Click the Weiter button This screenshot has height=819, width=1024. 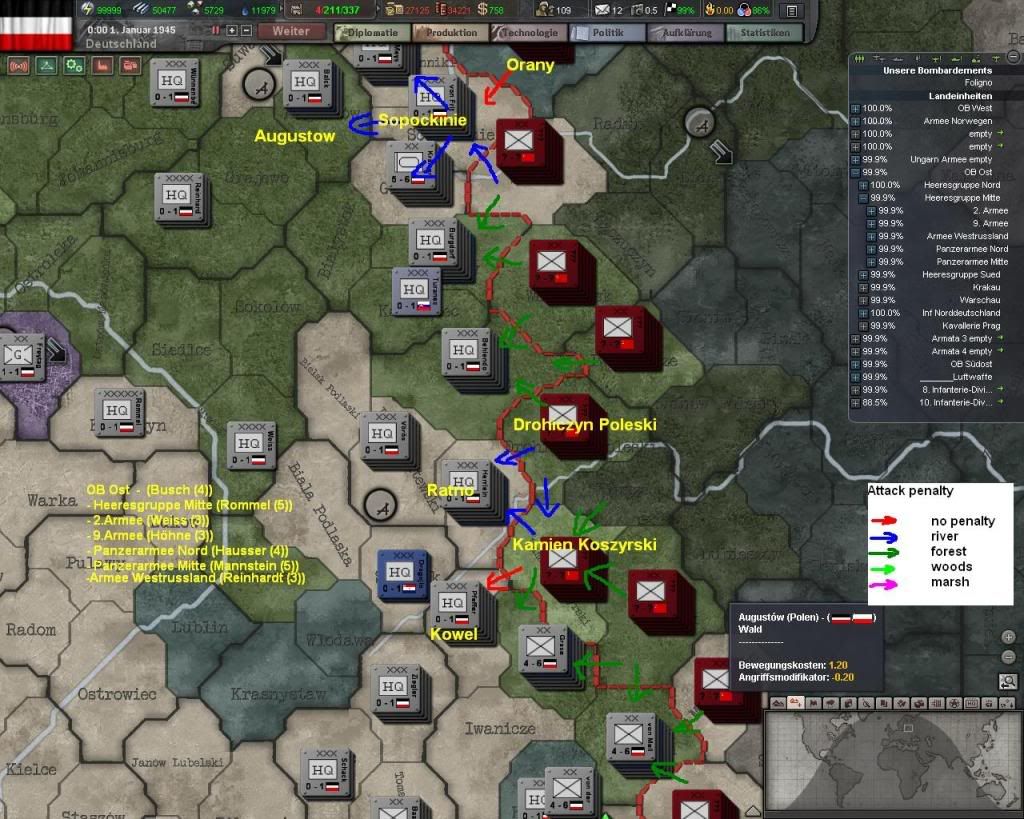pos(290,31)
